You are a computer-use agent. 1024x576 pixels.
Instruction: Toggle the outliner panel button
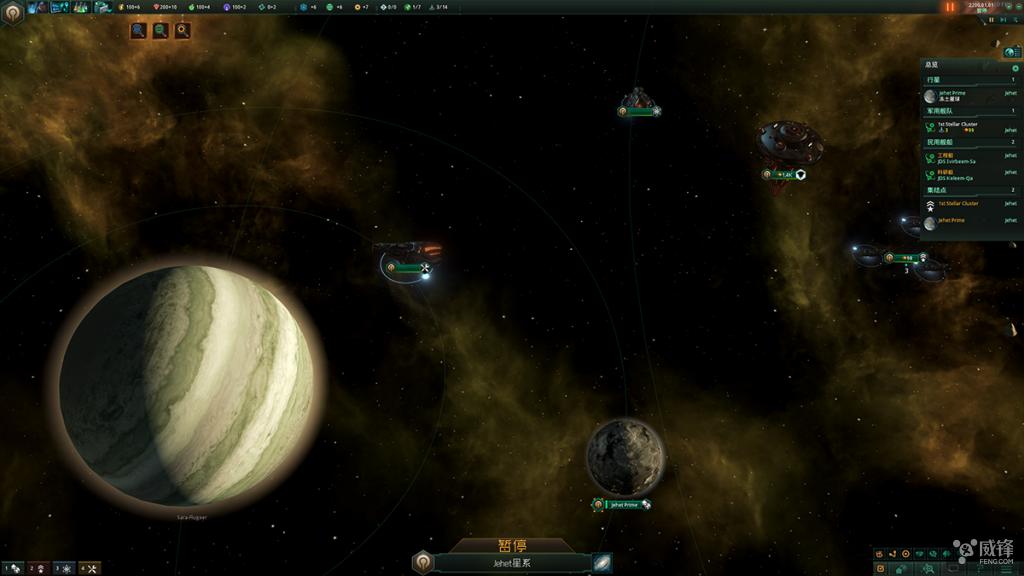1011,51
